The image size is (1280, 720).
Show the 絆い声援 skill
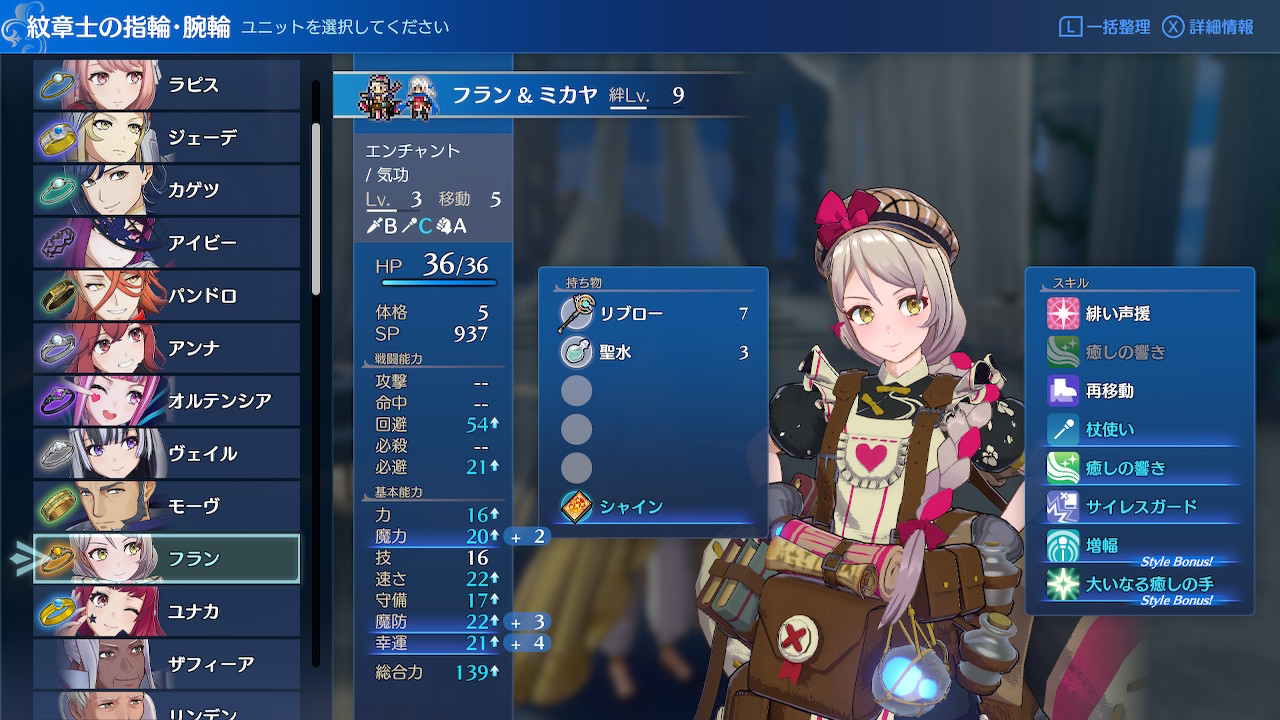point(1140,314)
